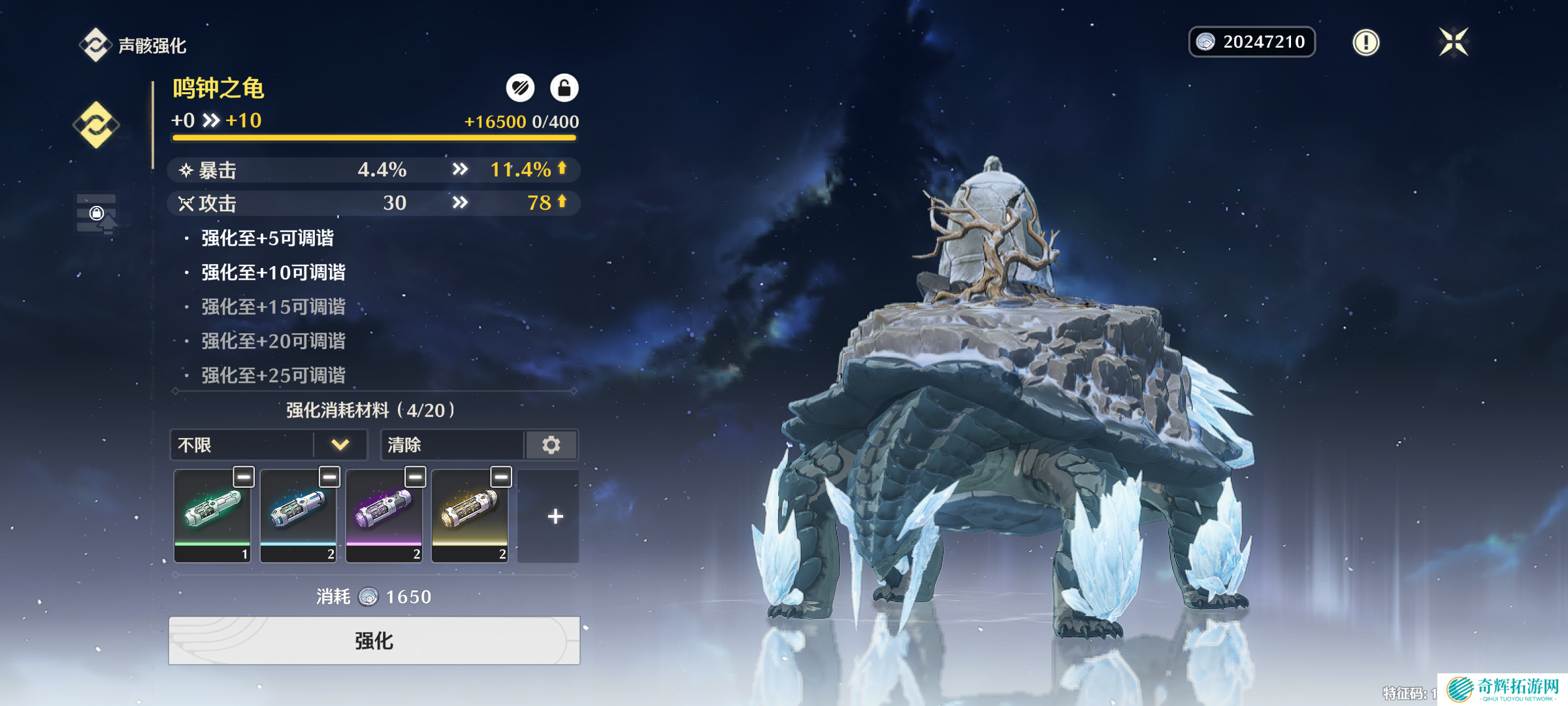Tap the shell credit balance counter
The width and height of the screenshot is (1568, 706).
(x=1252, y=42)
